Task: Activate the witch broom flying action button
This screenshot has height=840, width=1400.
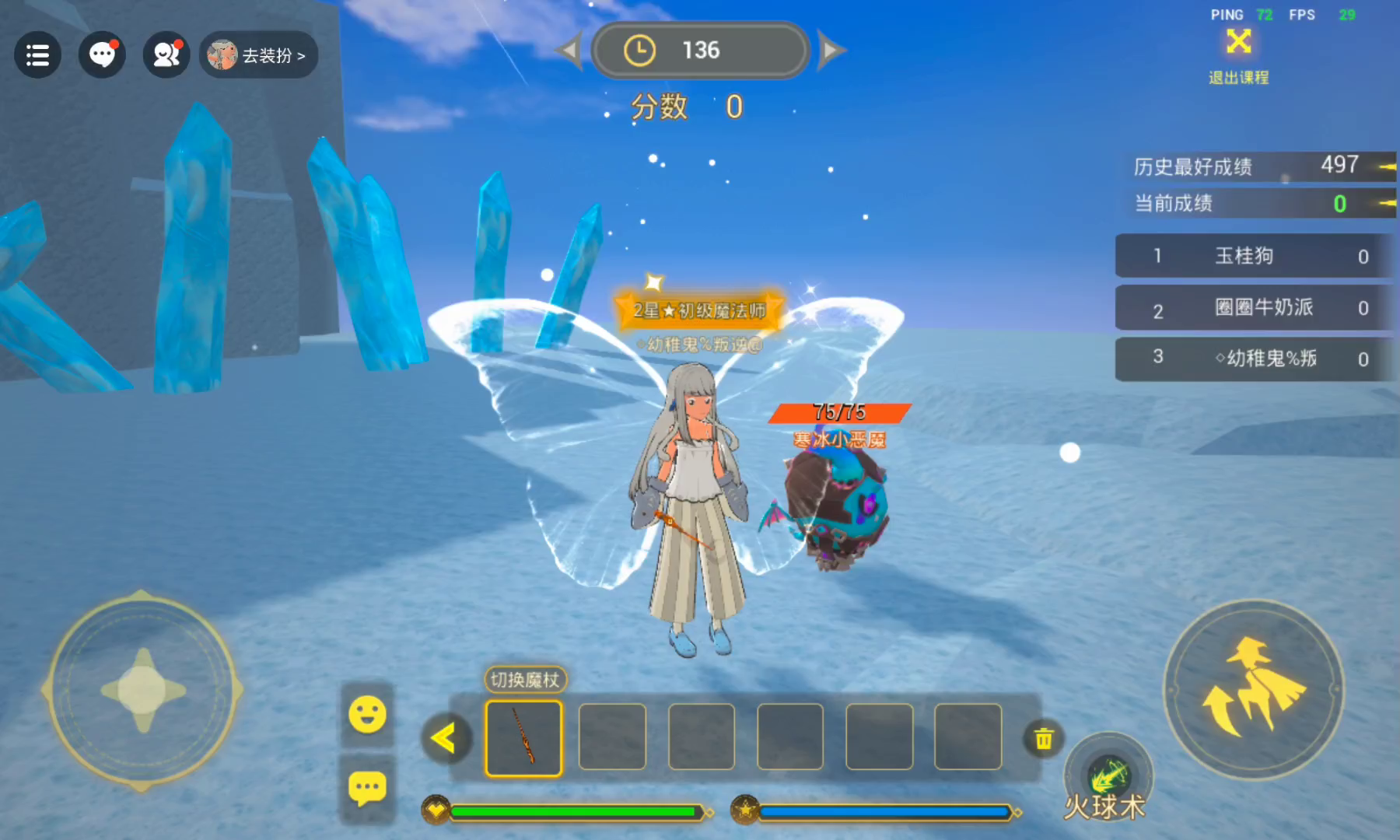Action: 1253,689
